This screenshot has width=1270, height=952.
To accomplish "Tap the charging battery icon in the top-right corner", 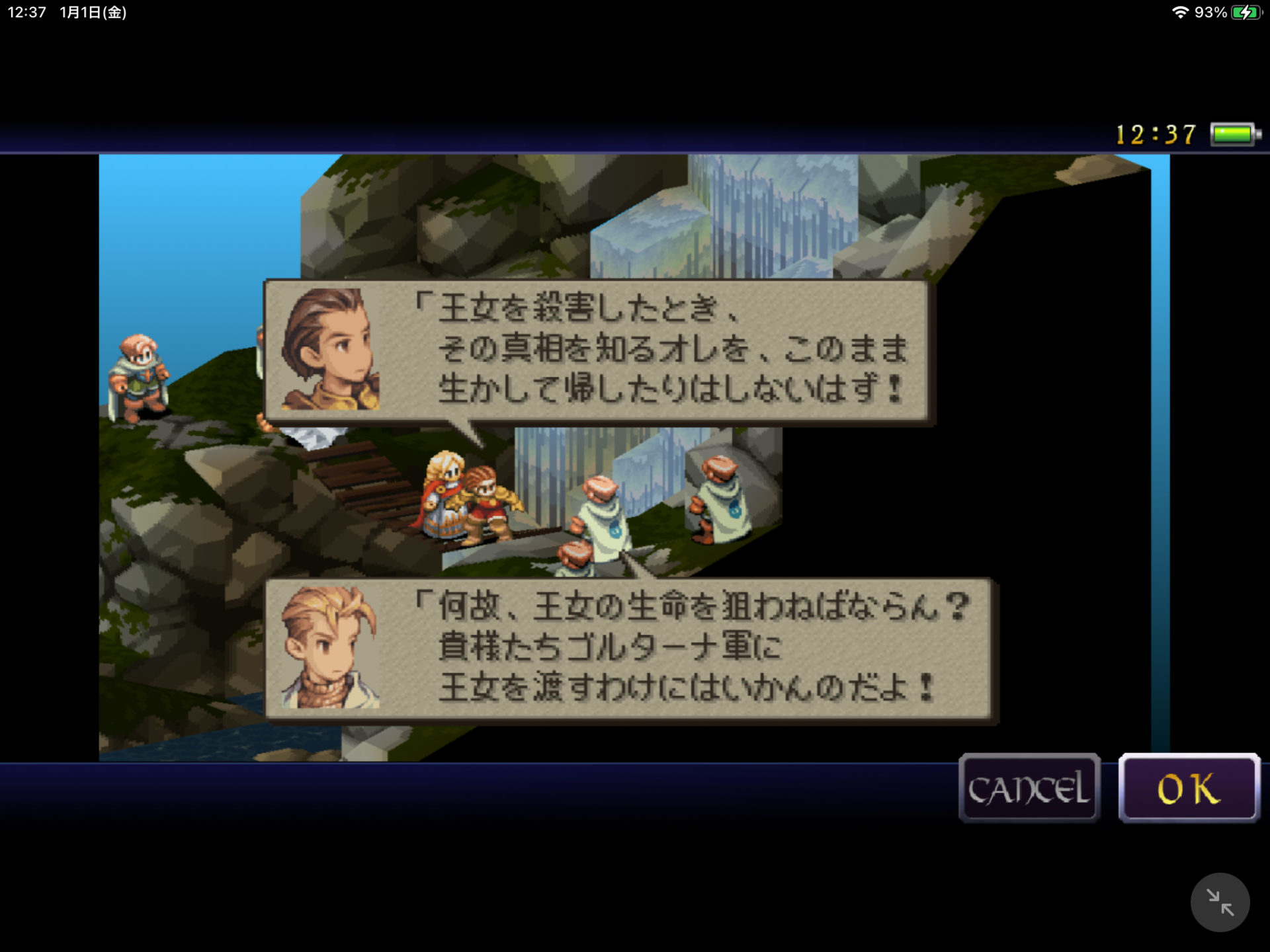I will coord(1248,11).
